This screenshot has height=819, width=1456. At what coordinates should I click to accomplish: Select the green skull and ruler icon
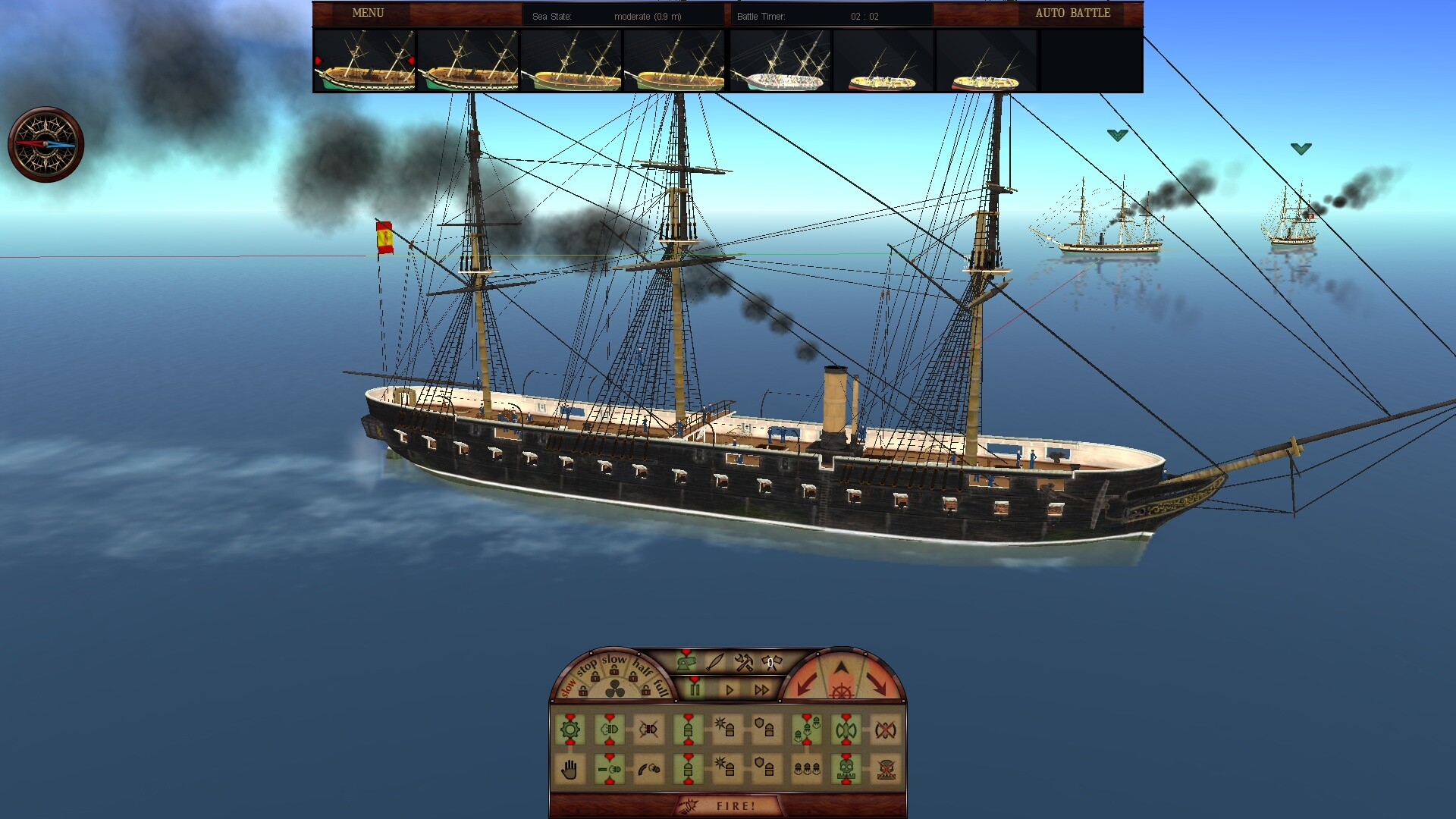pos(846,770)
